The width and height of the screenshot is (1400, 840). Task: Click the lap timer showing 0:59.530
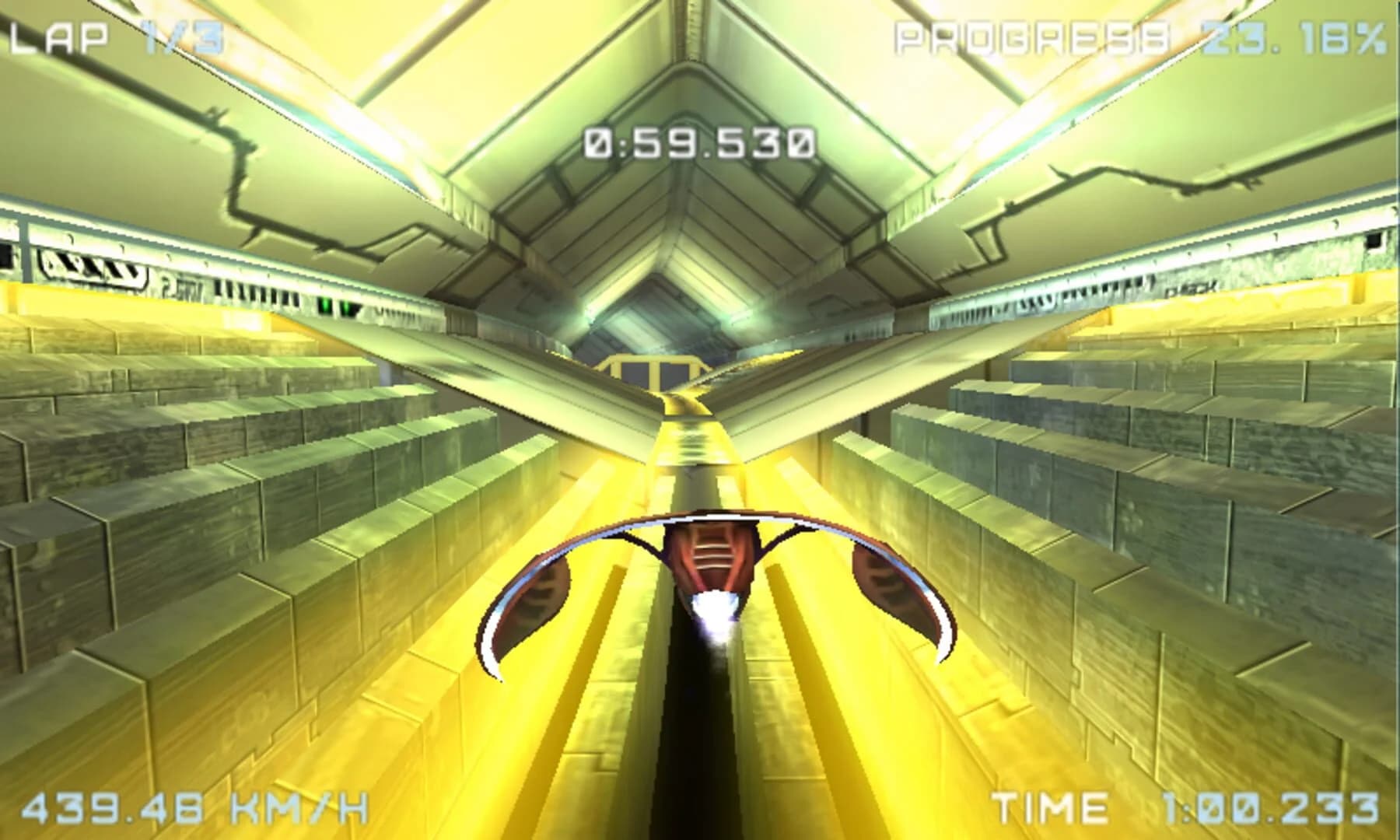tap(698, 140)
